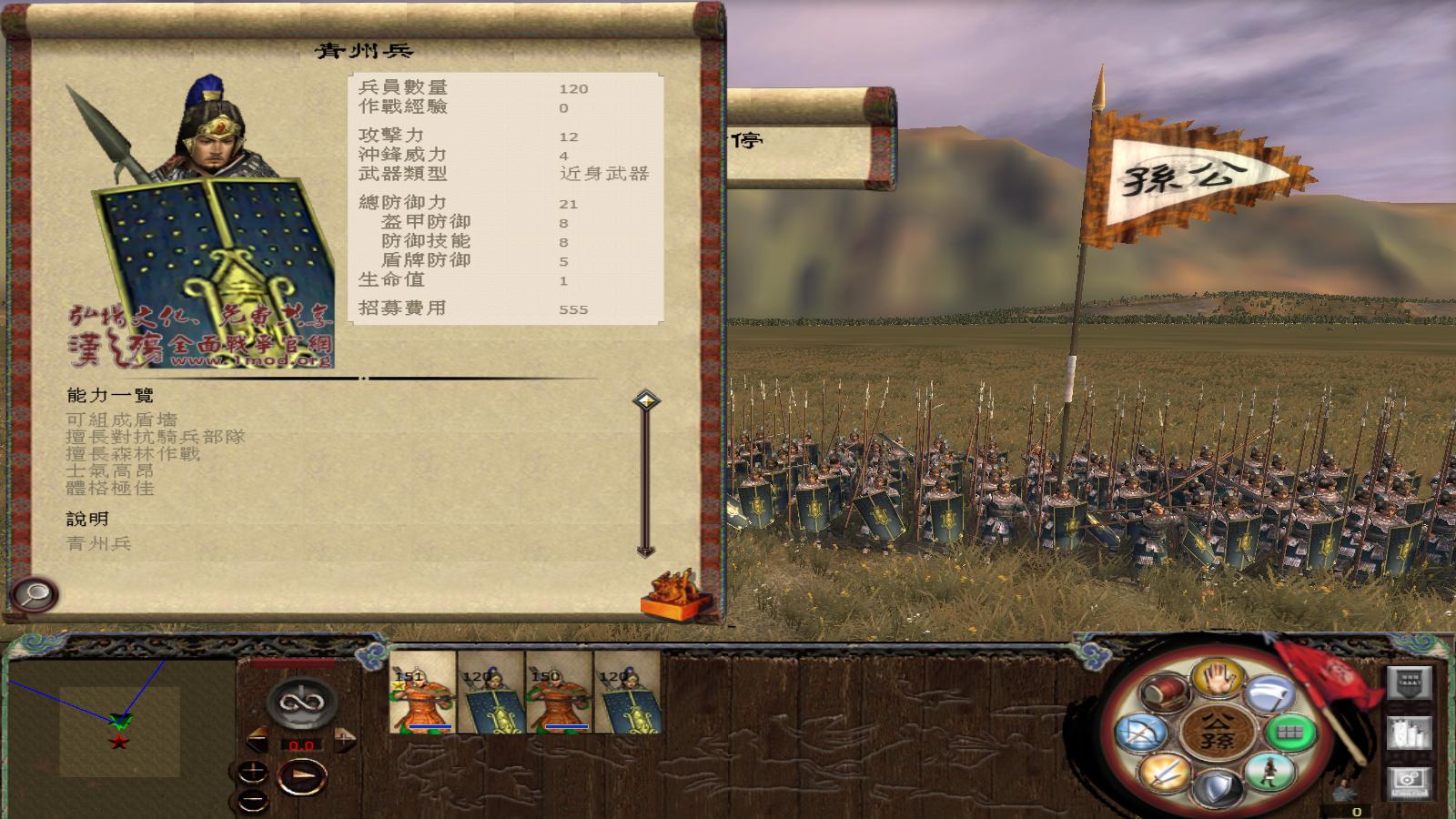The width and height of the screenshot is (1456, 819).
Task: Toggle guard mode with the shield icon
Action: pyautogui.click(x=1216, y=786)
